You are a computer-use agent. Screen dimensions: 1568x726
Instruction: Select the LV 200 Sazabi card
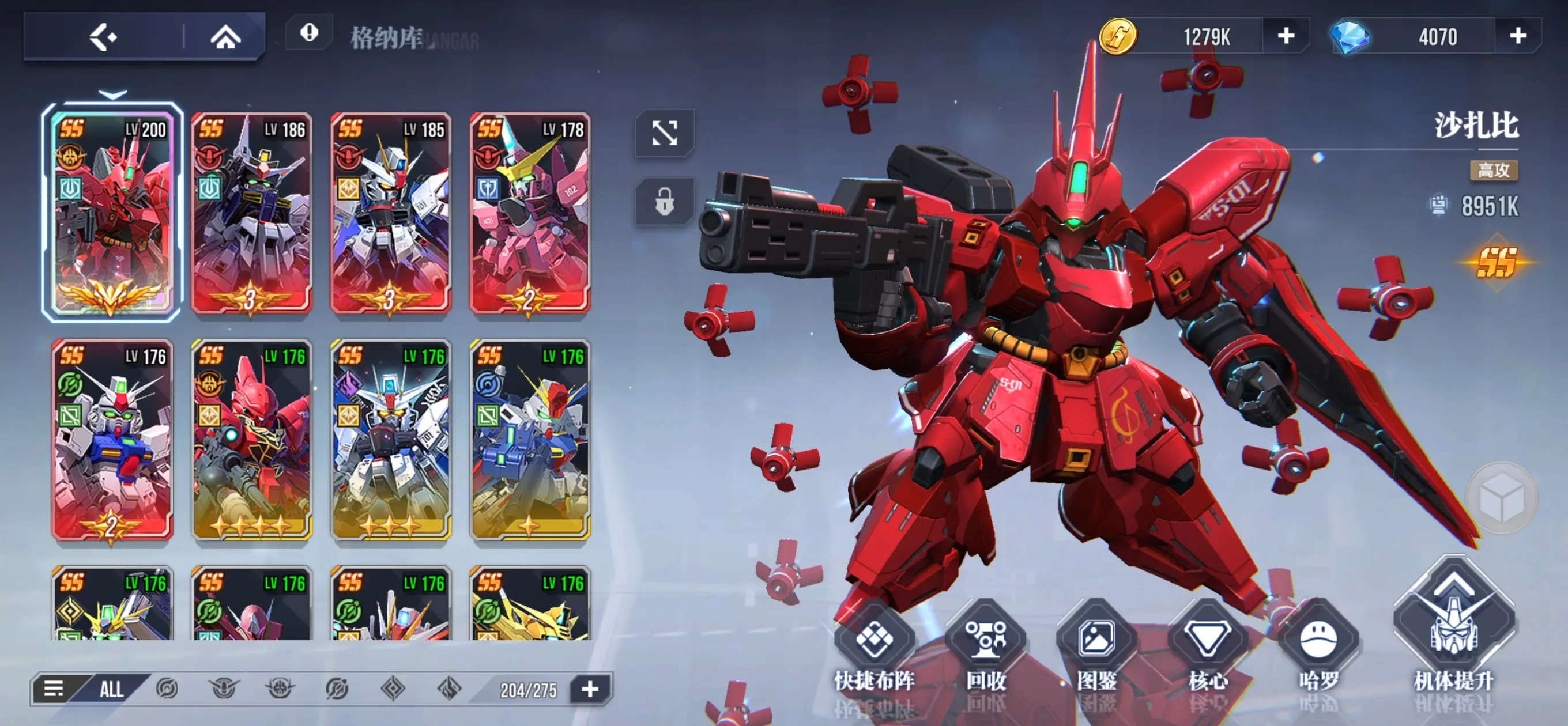(112, 213)
